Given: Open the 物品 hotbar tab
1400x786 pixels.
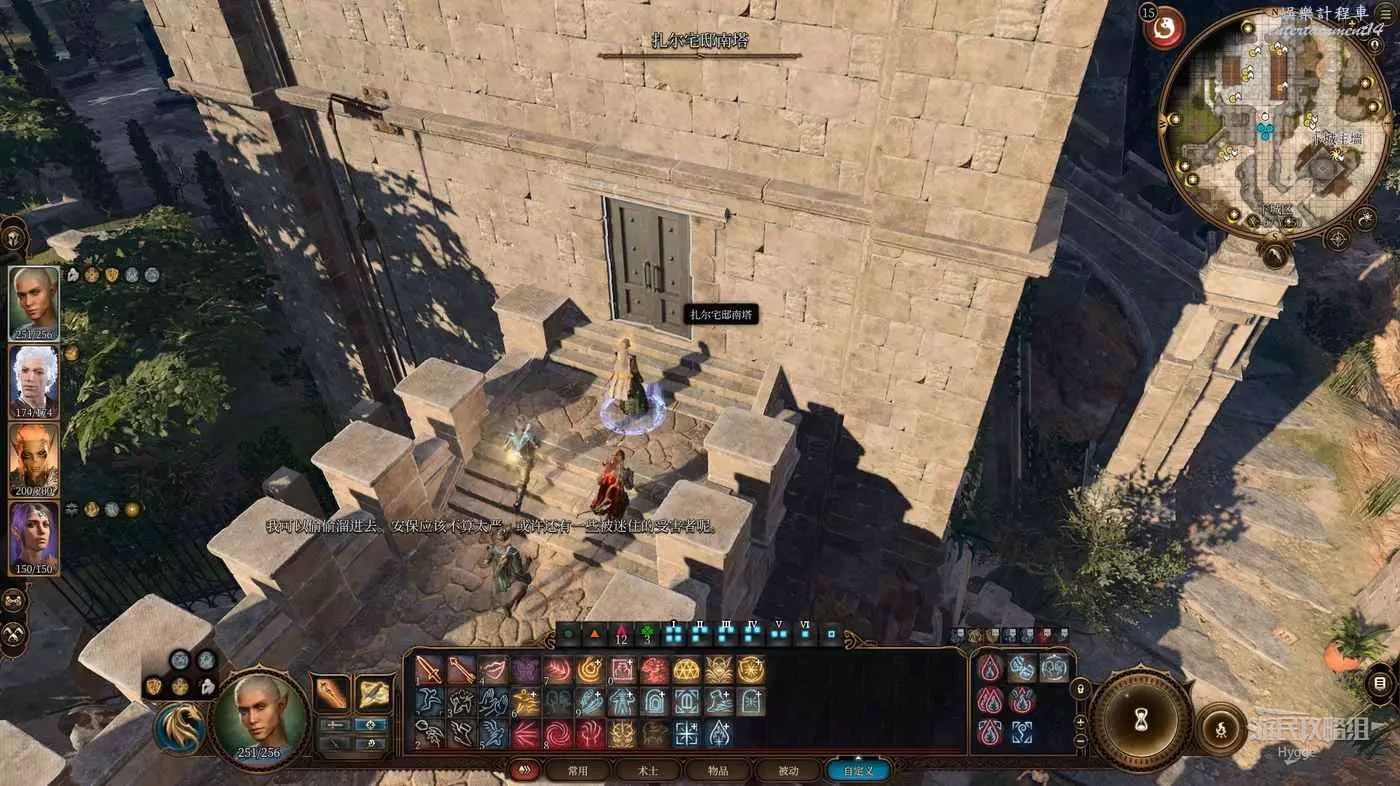Looking at the screenshot, I should coord(718,771).
